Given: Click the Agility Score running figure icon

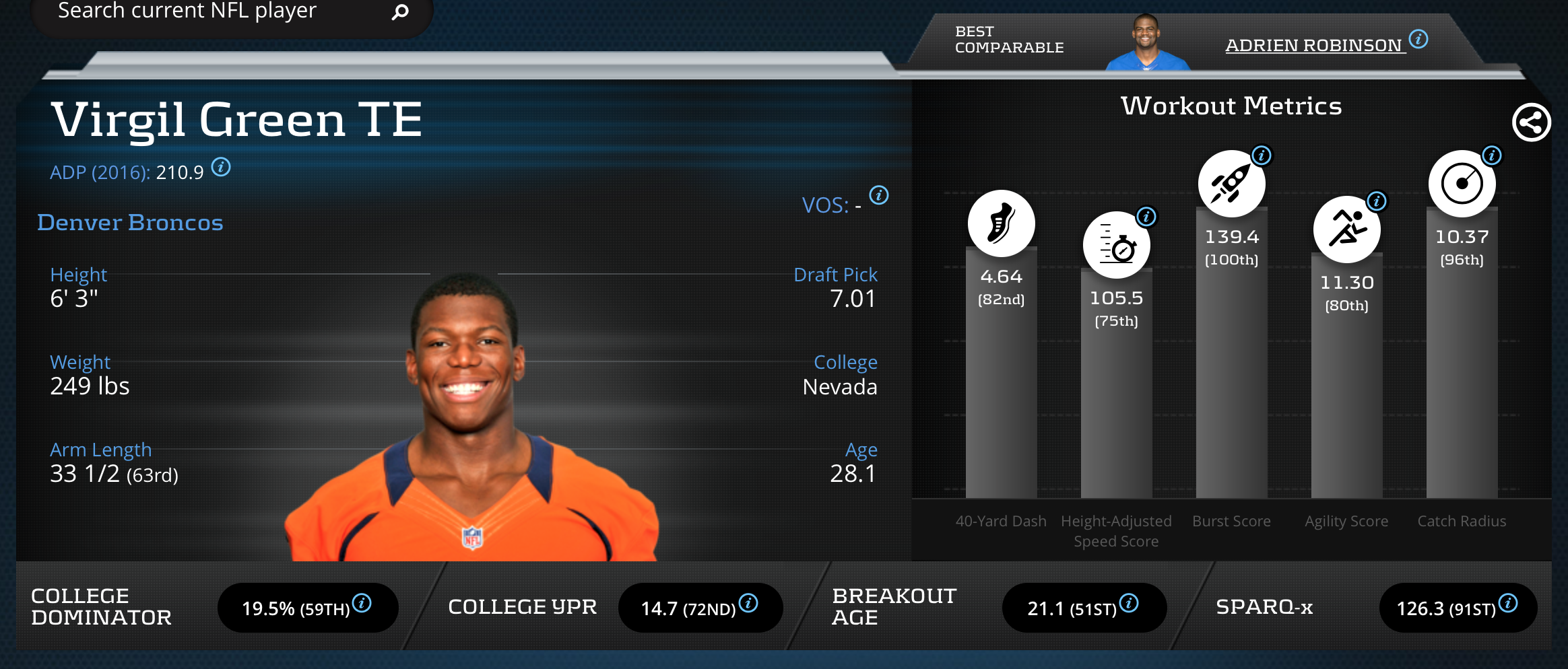Looking at the screenshot, I should 1346,229.
